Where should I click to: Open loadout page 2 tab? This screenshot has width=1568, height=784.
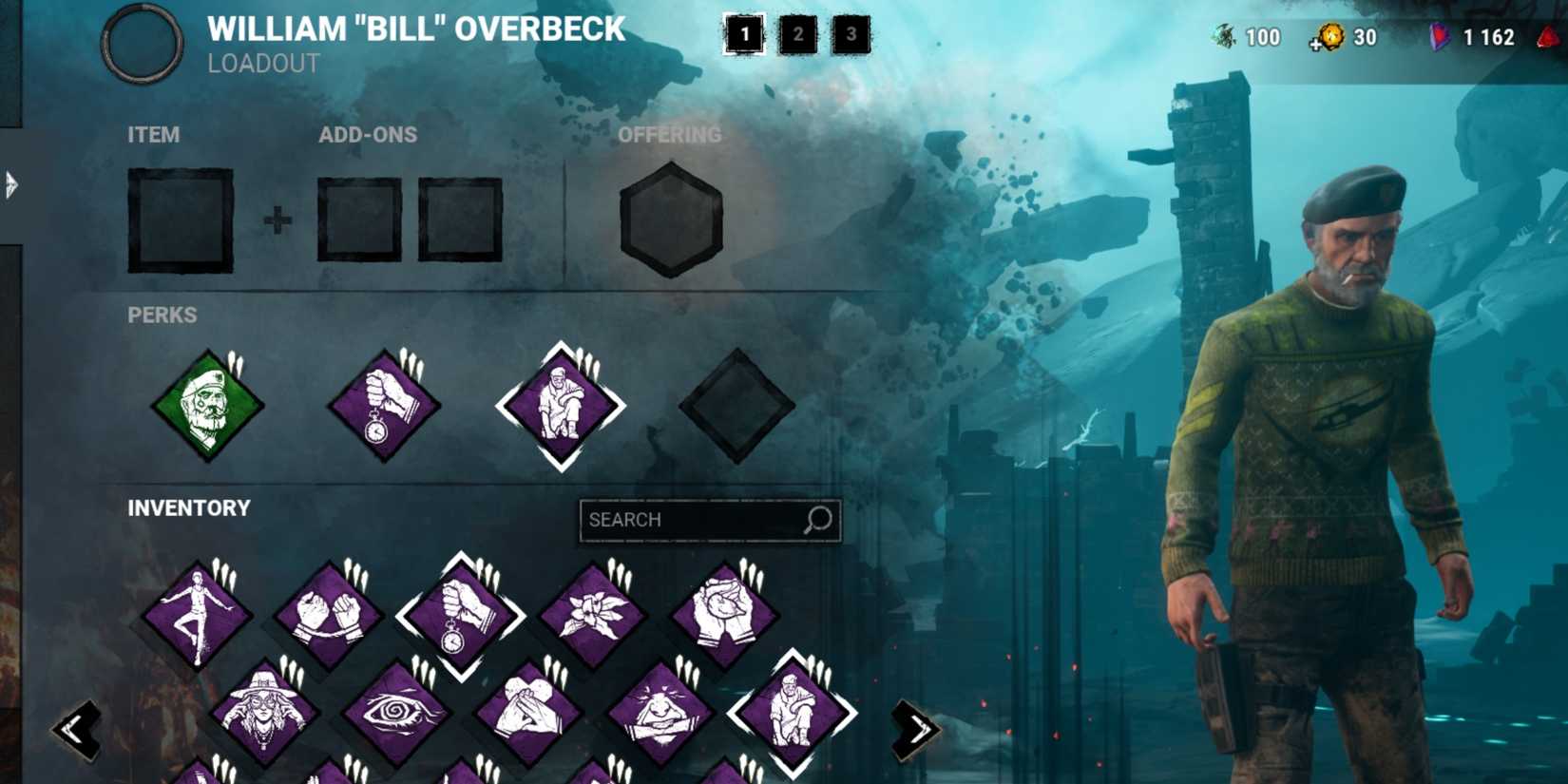coord(798,35)
